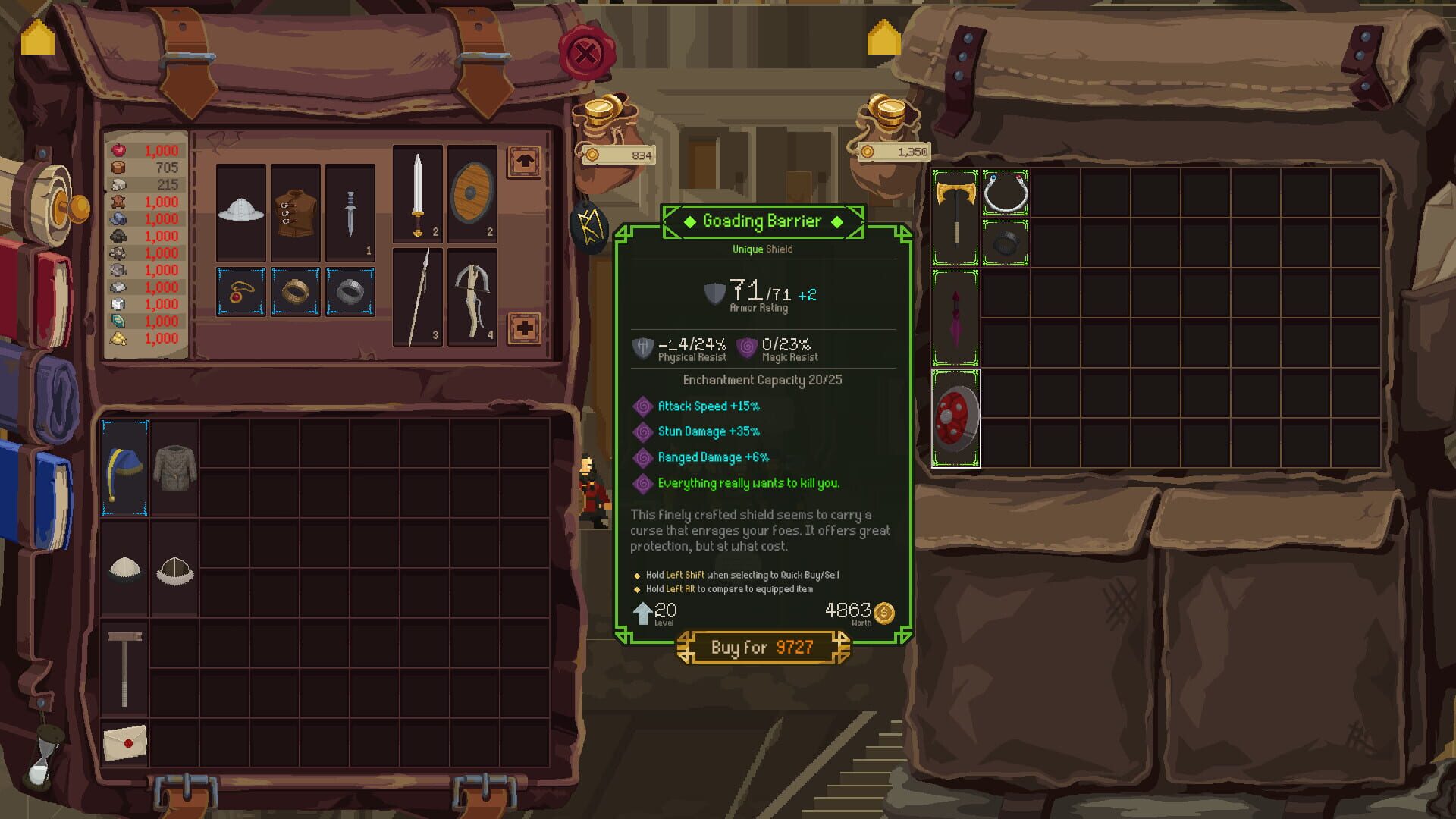This screenshot has height=819, width=1456.
Task: Close the trade screen with the red X seal
Action: (x=588, y=53)
